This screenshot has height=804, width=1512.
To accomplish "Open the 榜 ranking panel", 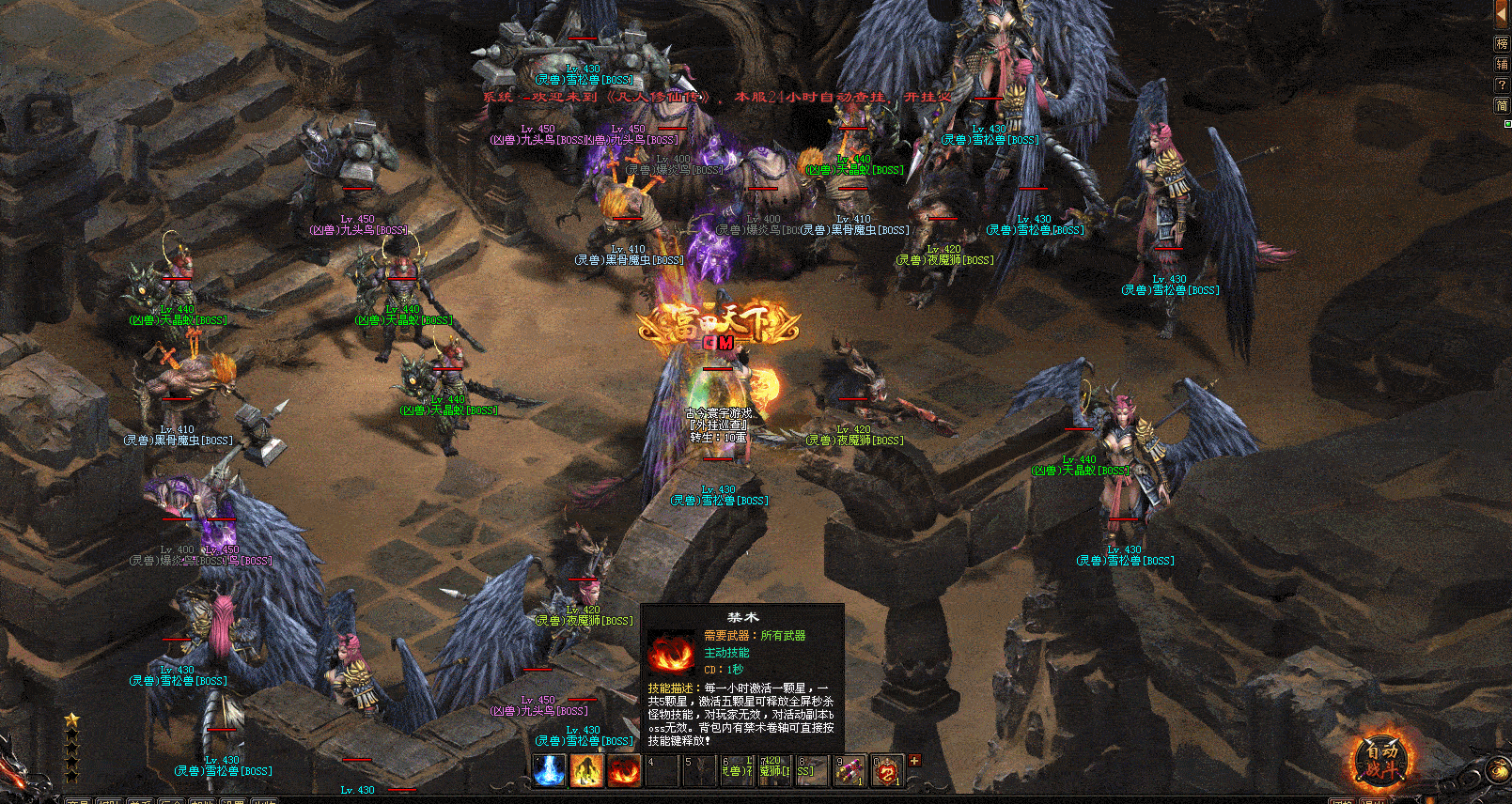I will pos(1502,43).
